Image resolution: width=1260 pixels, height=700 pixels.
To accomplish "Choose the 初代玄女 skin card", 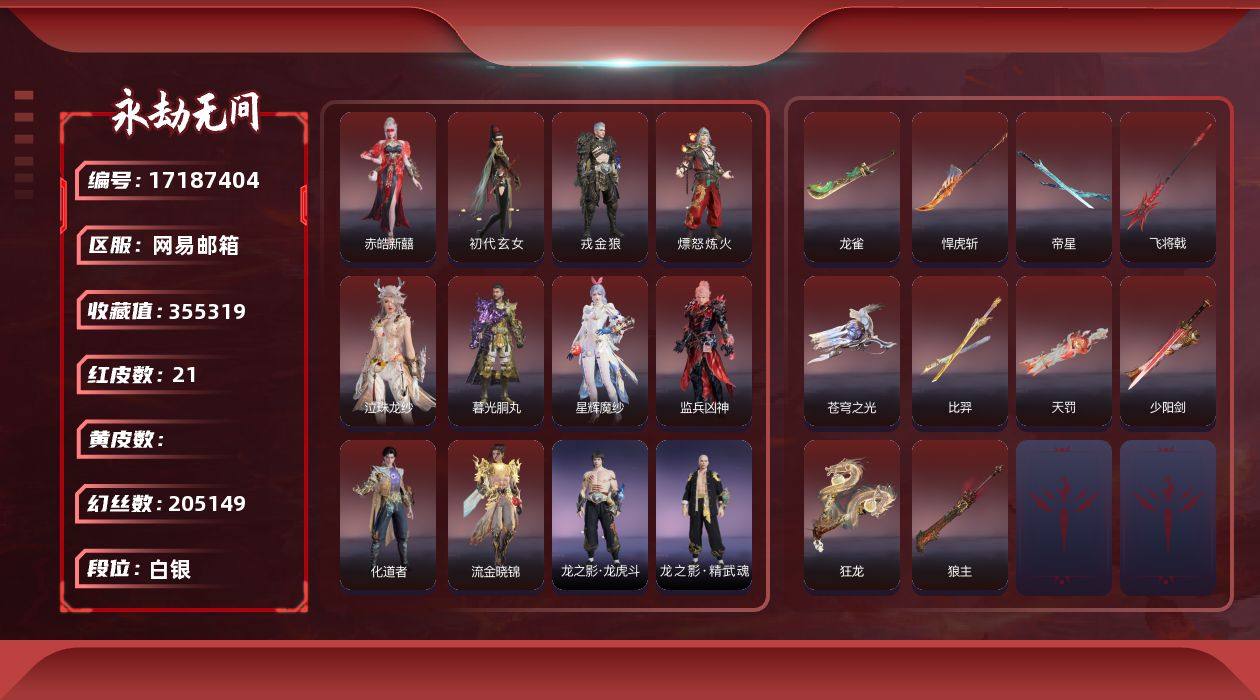I will pyautogui.click(x=496, y=187).
